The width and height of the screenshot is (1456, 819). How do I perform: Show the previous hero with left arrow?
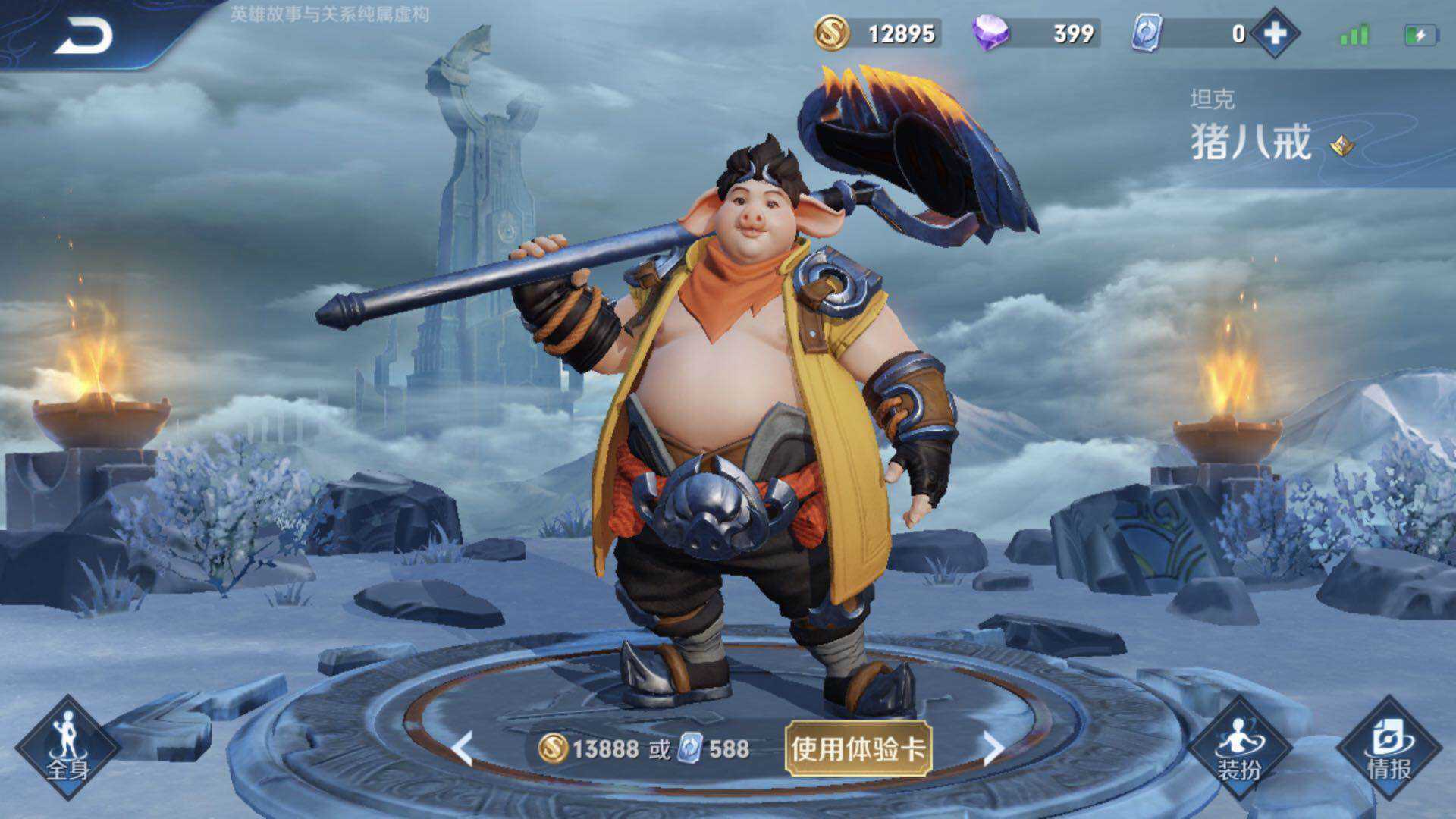462,748
